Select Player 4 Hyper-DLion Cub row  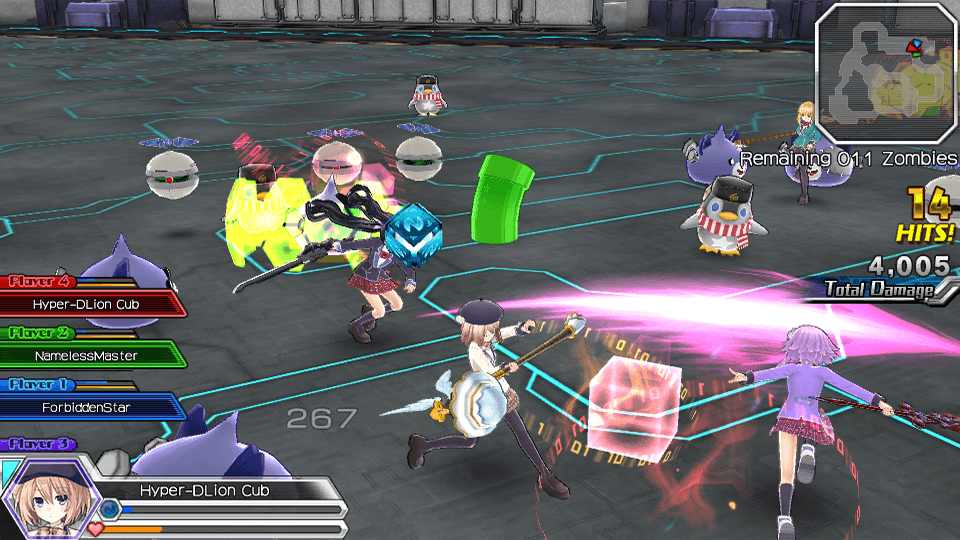[x=90, y=304]
